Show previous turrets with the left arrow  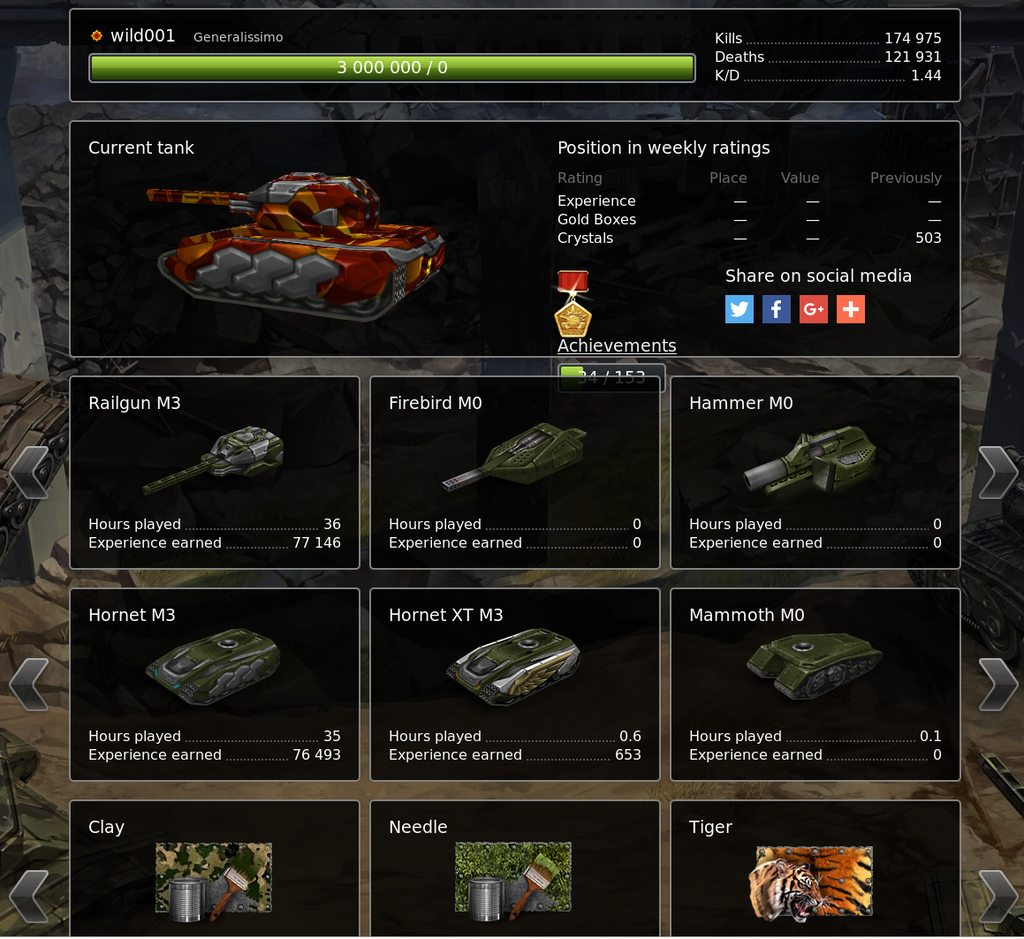click(x=29, y=472)
